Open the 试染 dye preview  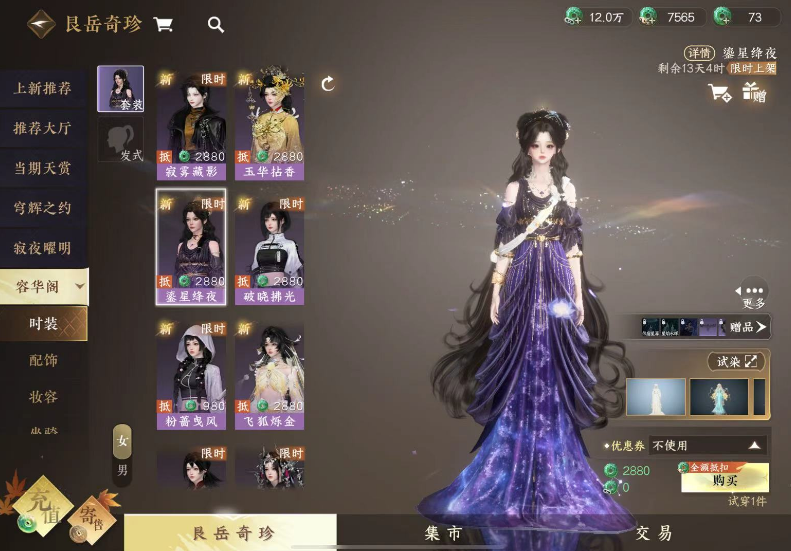click(736, 361)
